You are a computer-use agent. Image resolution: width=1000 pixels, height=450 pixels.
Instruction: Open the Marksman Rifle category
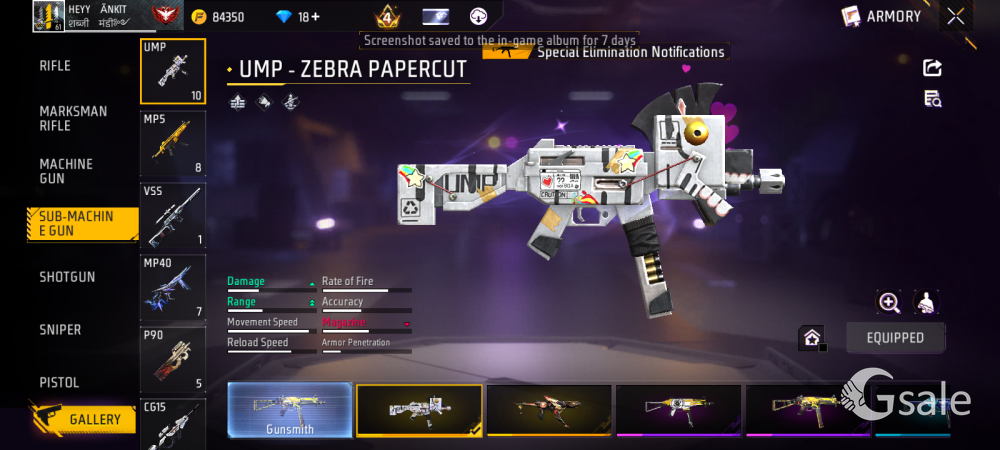73,118
